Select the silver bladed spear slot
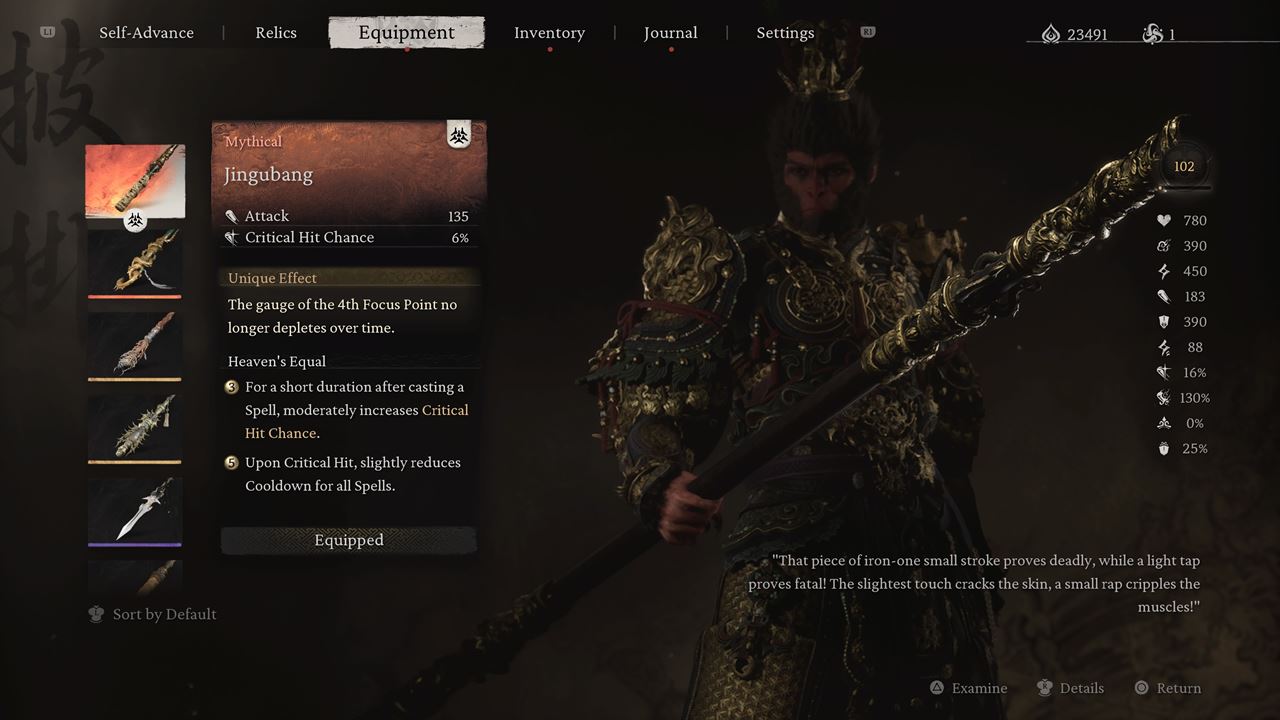 [135, 510]
